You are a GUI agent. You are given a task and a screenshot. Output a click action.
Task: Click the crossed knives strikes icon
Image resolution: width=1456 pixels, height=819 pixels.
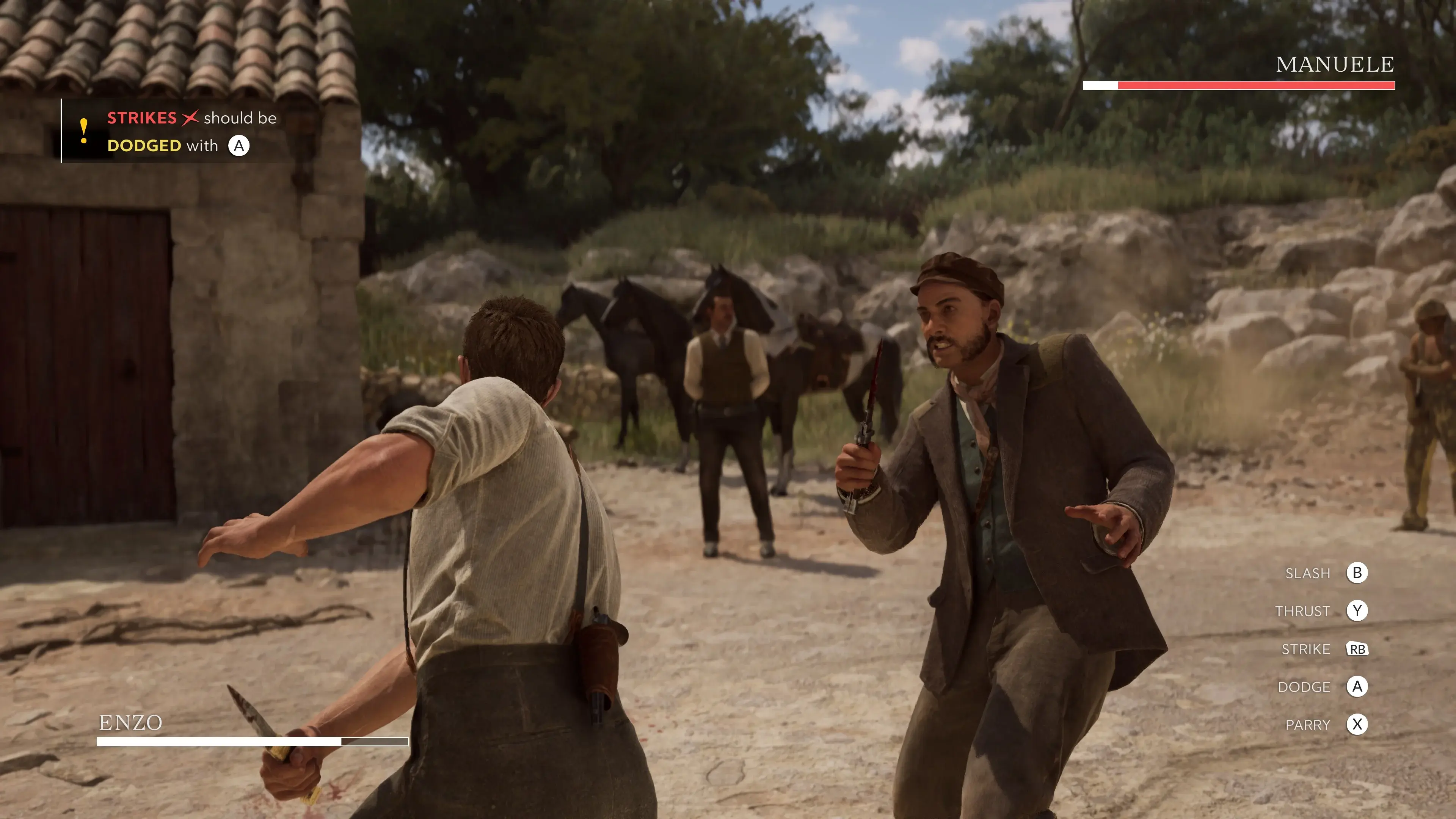point(191,118)
